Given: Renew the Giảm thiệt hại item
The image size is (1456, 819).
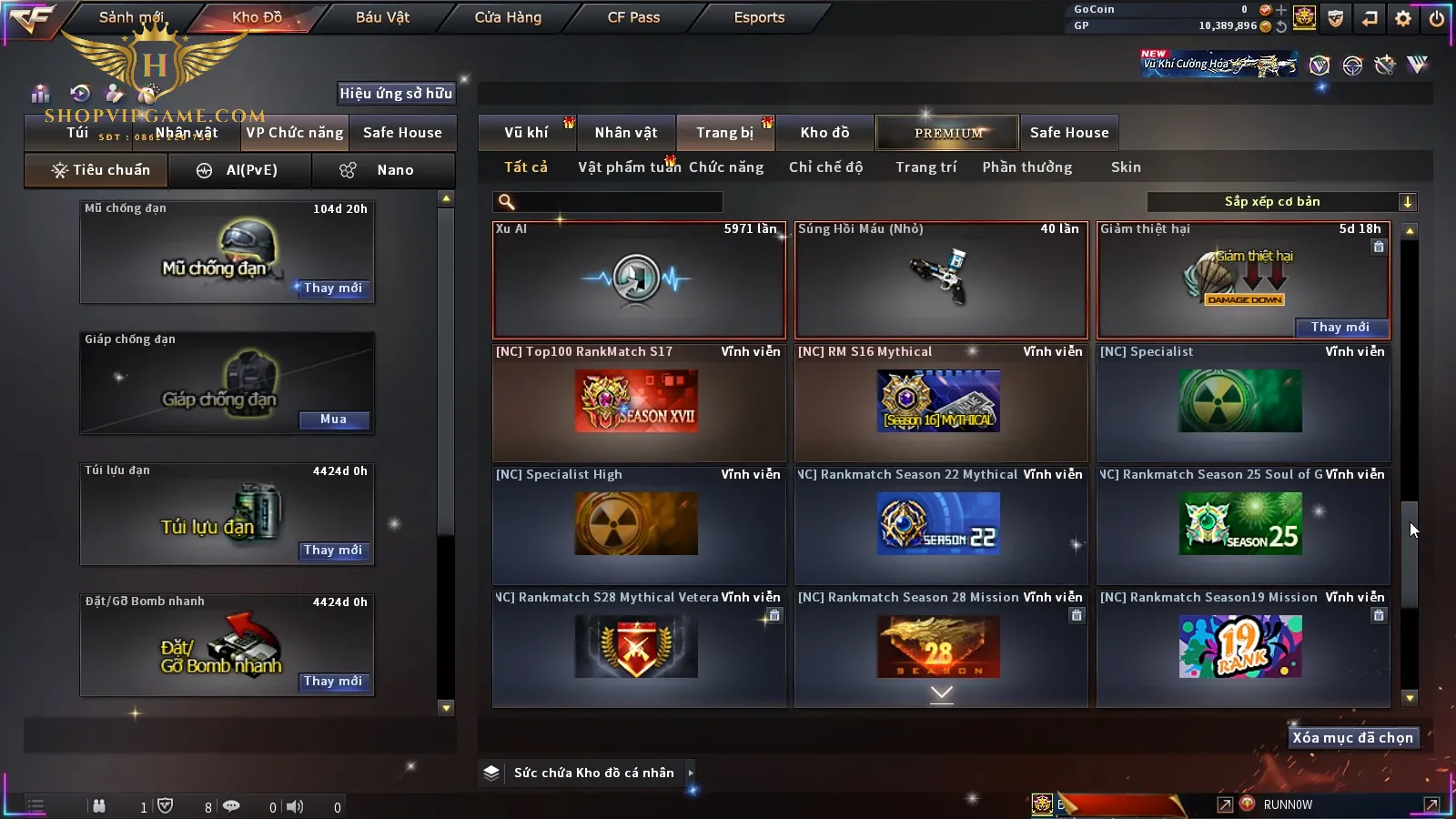Looking at the screenshot, I should (1340, 328).
